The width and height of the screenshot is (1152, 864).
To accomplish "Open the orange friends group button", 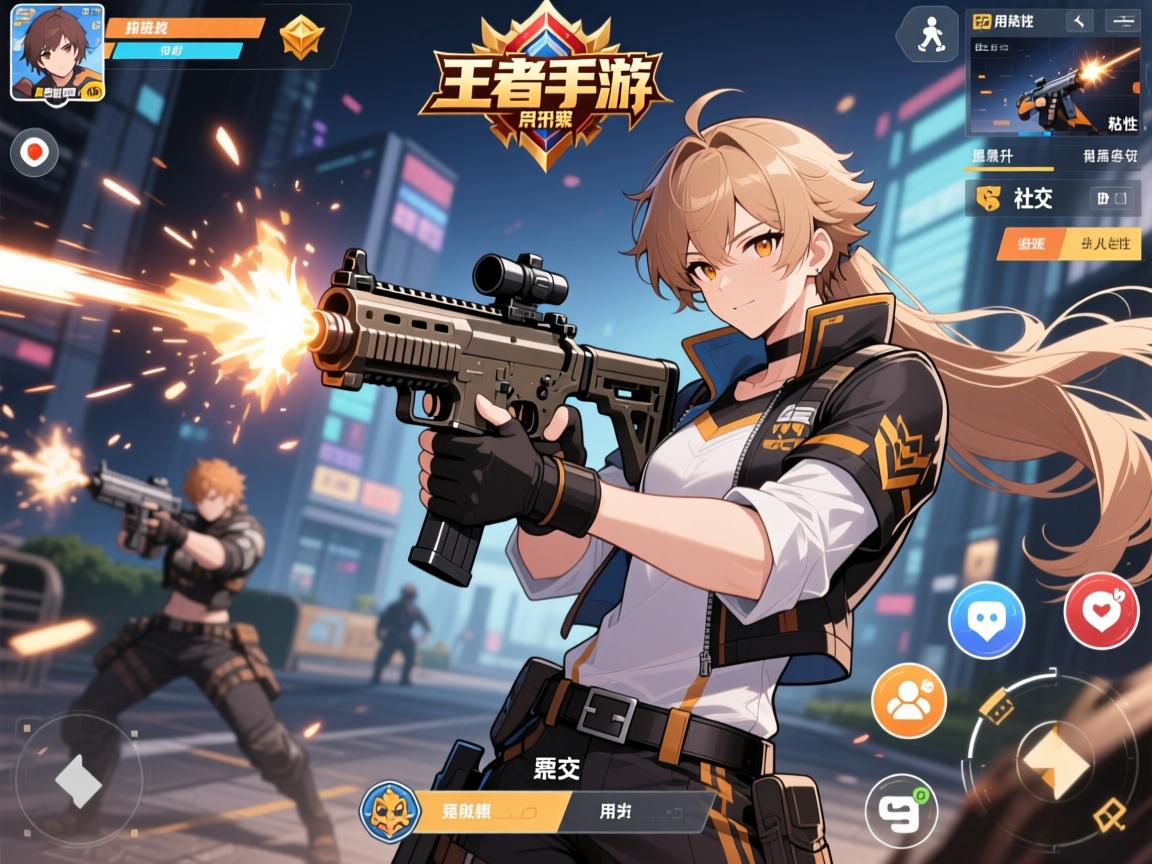I will click(908, 701).
